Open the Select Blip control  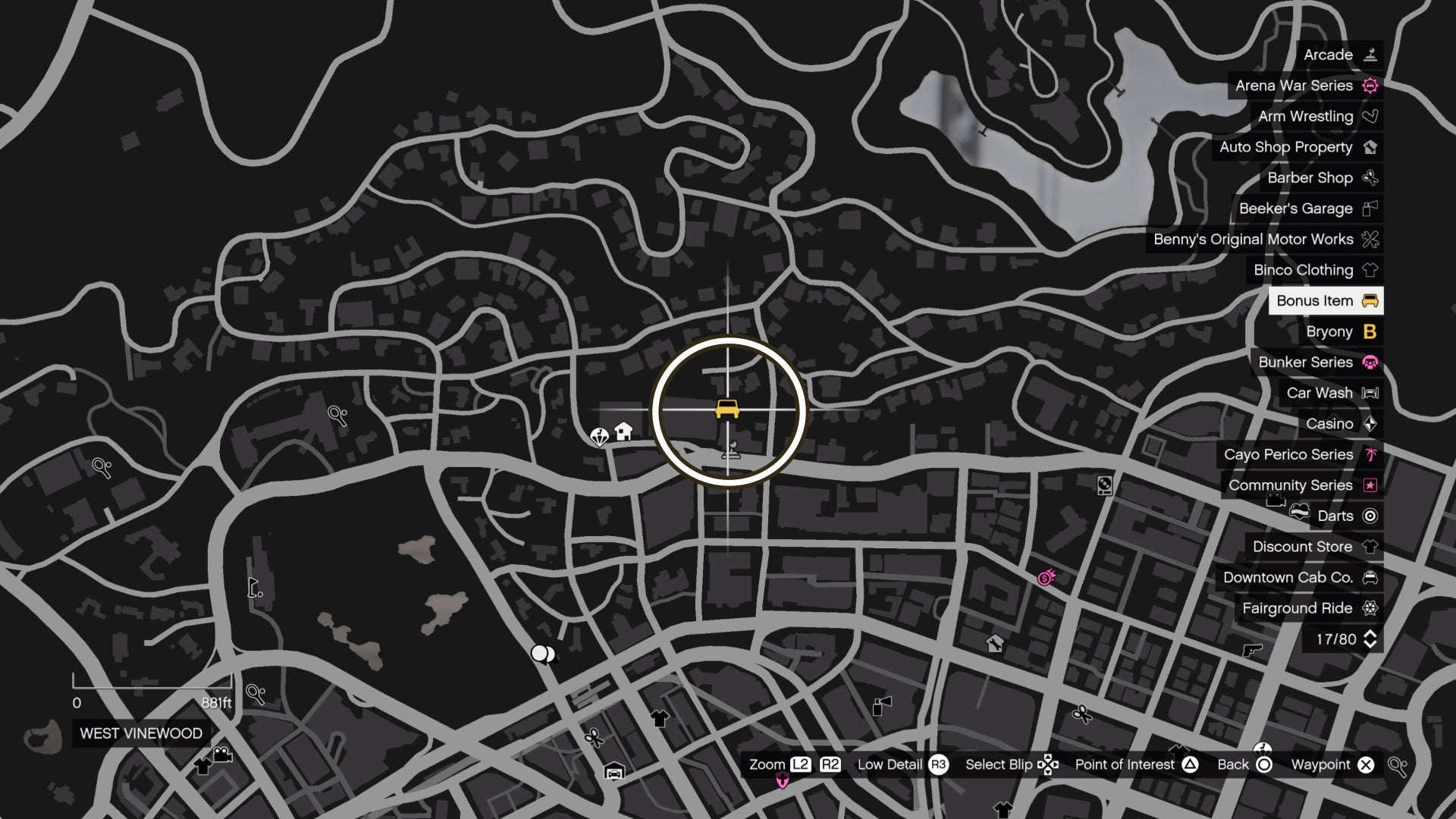pyautogui.click(x=999, y=764)
